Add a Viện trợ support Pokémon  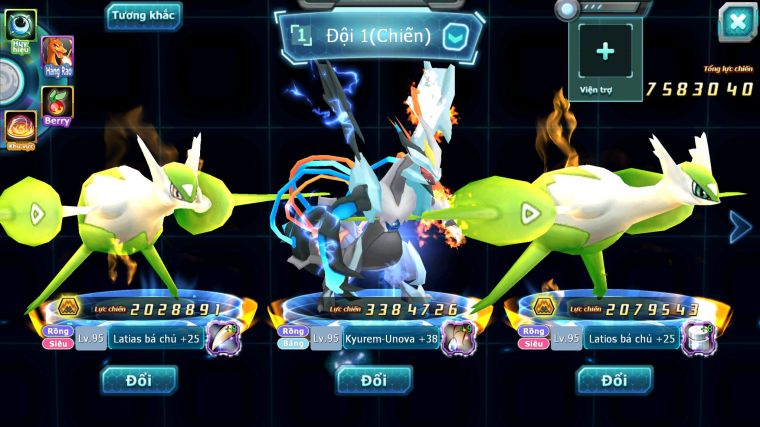click(x=605, y=53)
